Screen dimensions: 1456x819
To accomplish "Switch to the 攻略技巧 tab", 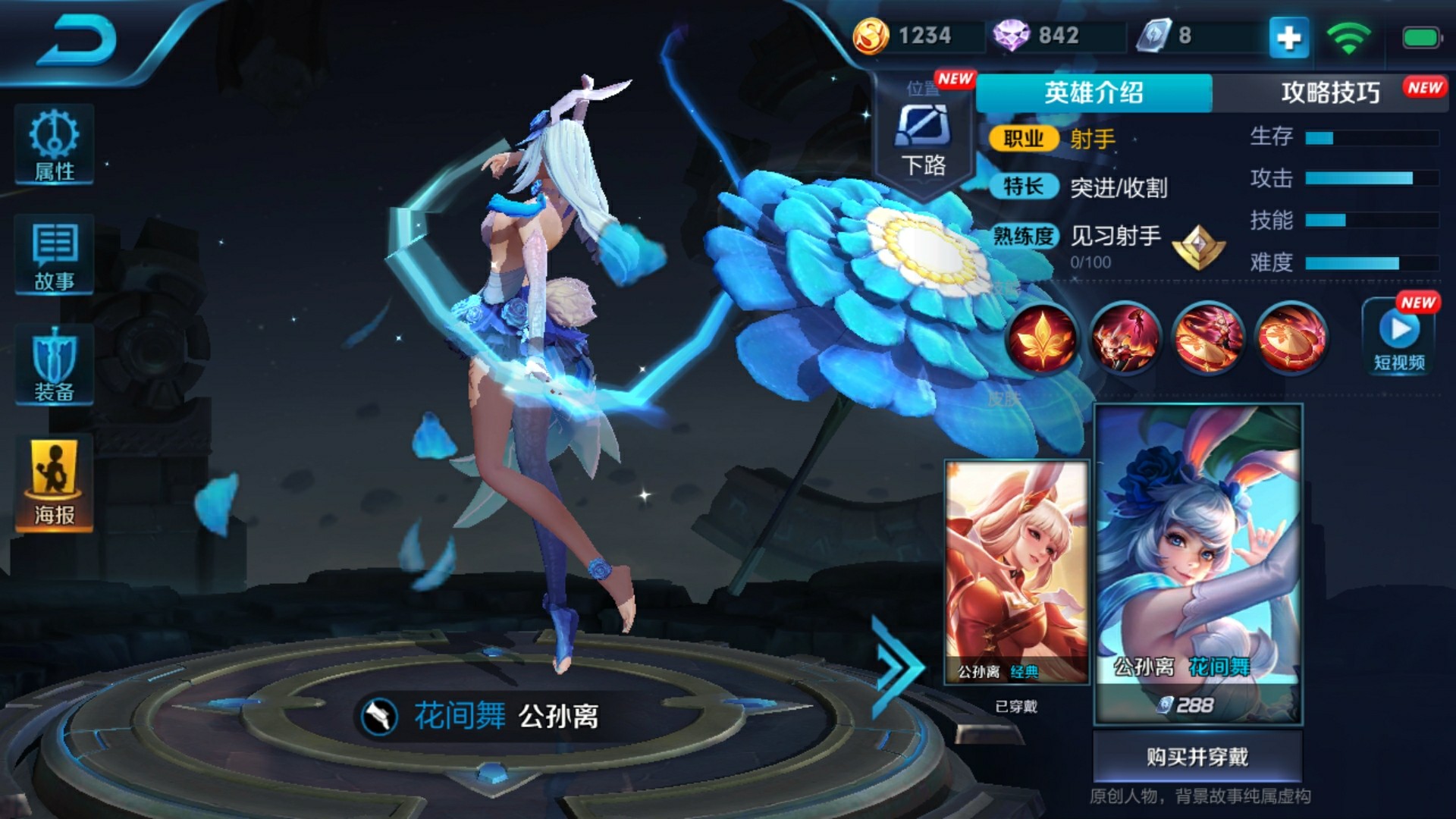I will tap(1330, 93).
